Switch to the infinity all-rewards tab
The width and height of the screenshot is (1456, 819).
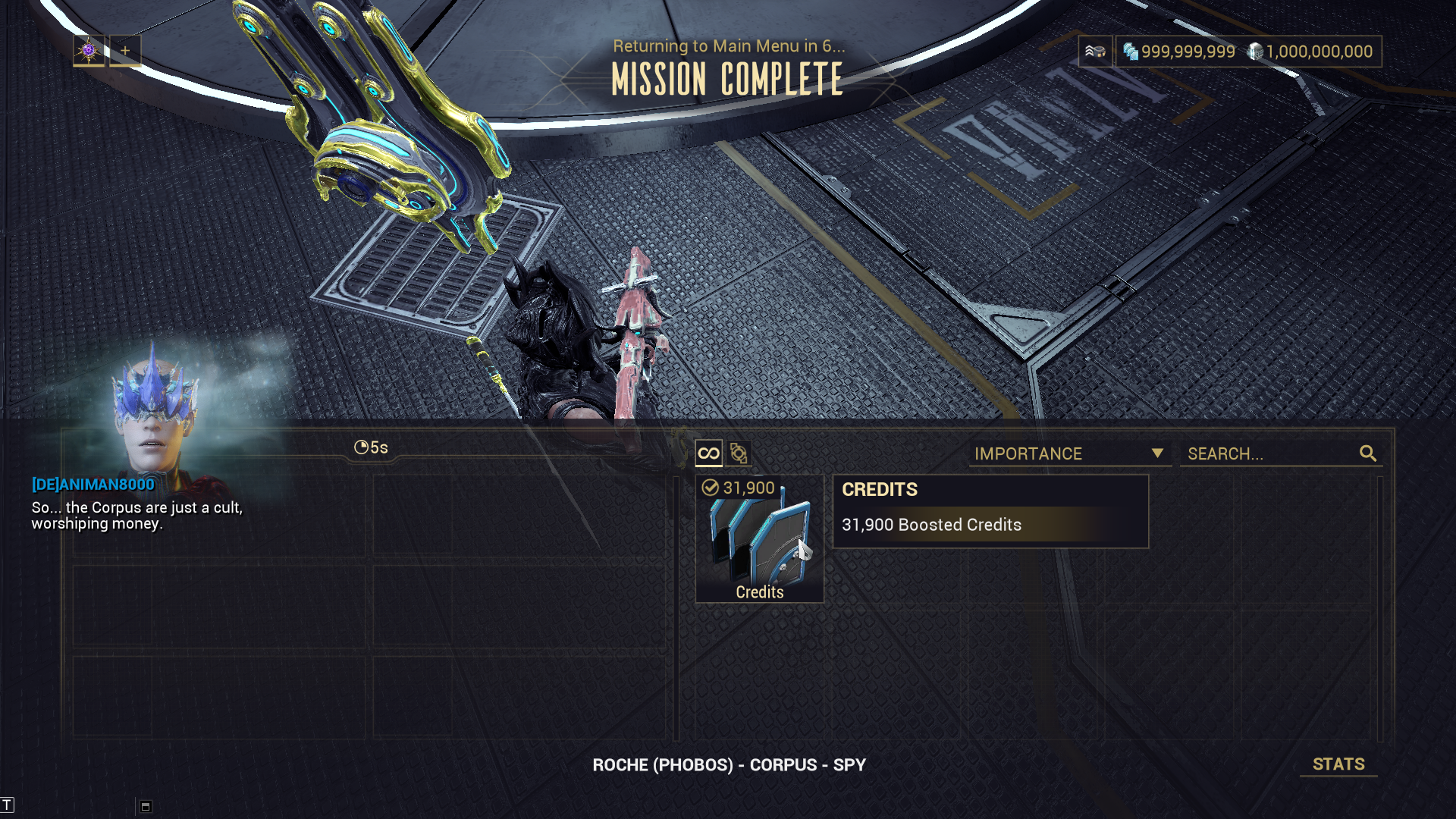pyautogui.click(x=708, y=453)
